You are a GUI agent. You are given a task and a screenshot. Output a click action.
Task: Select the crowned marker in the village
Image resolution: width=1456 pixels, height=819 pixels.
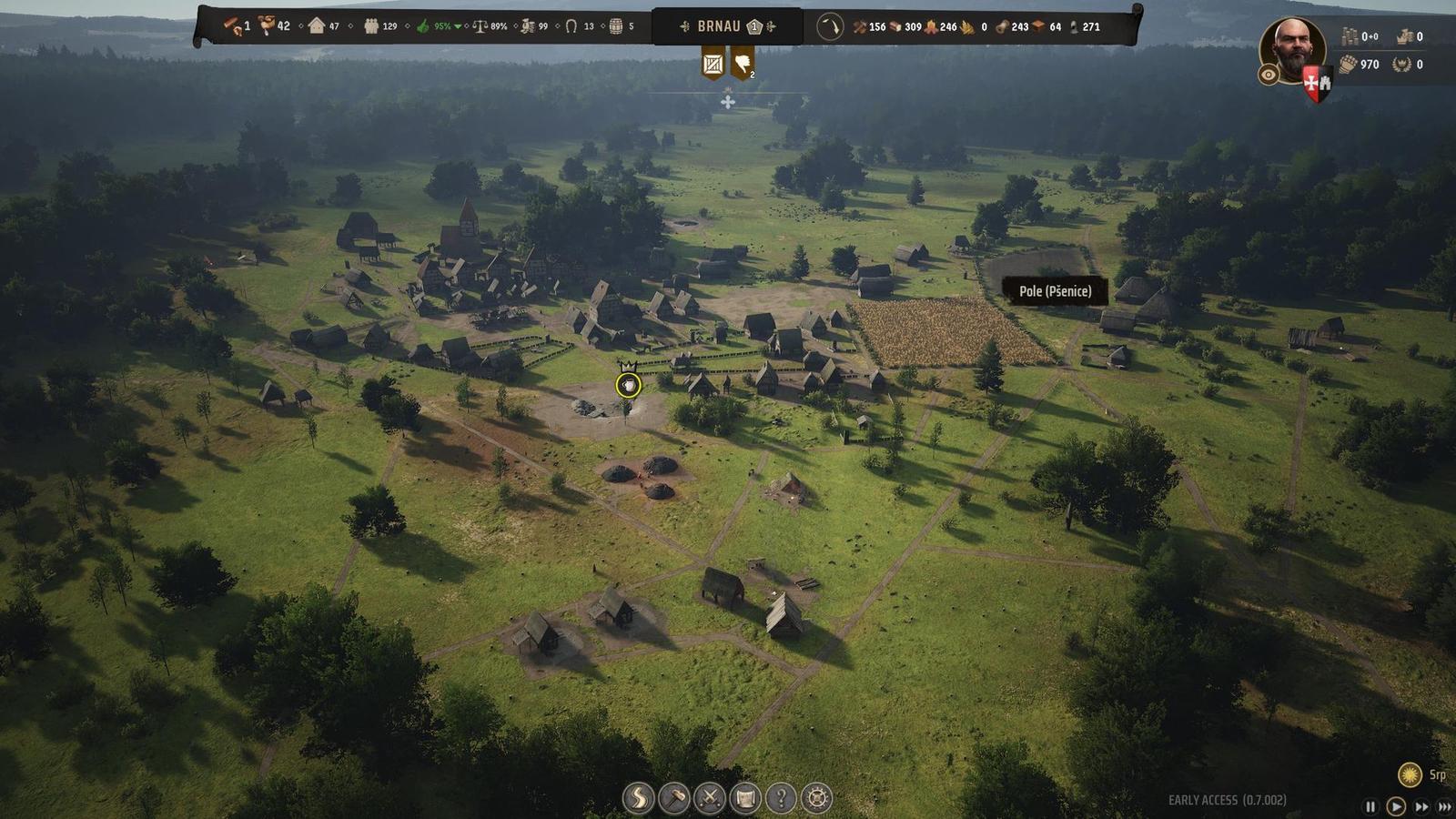(x=628, y=385)
